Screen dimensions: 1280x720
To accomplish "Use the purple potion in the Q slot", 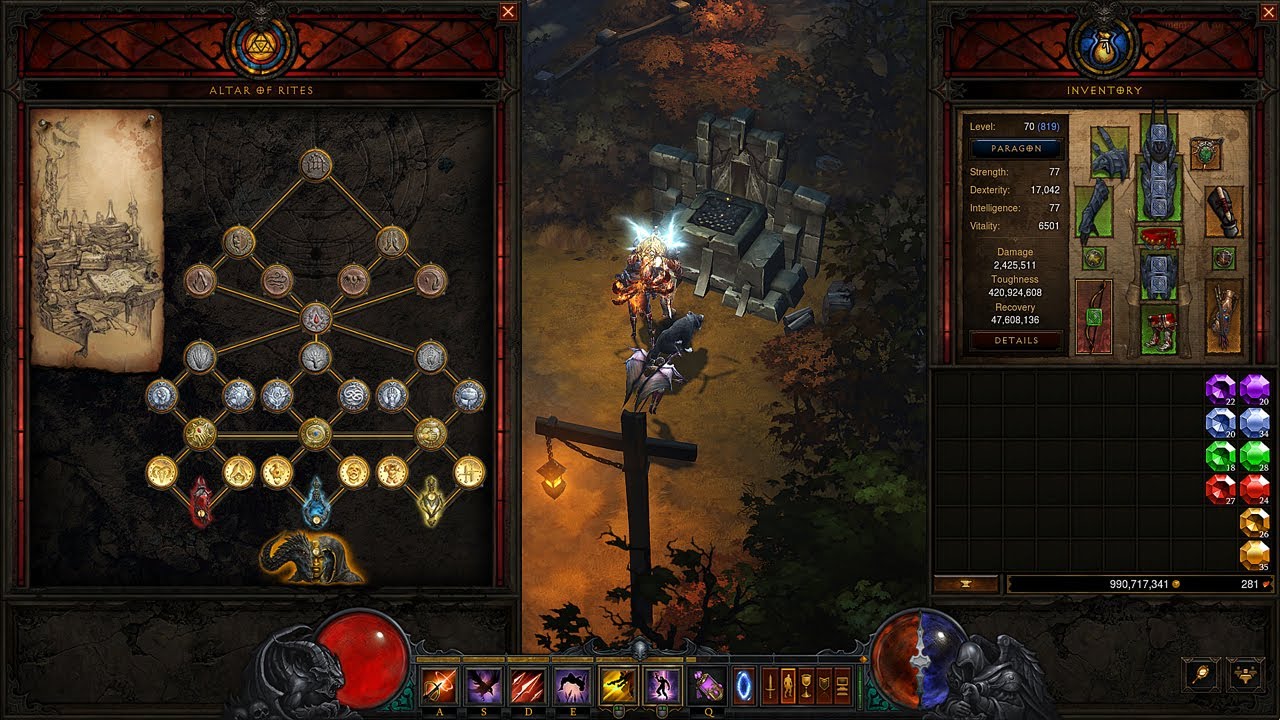I will [x=709, y=685].
